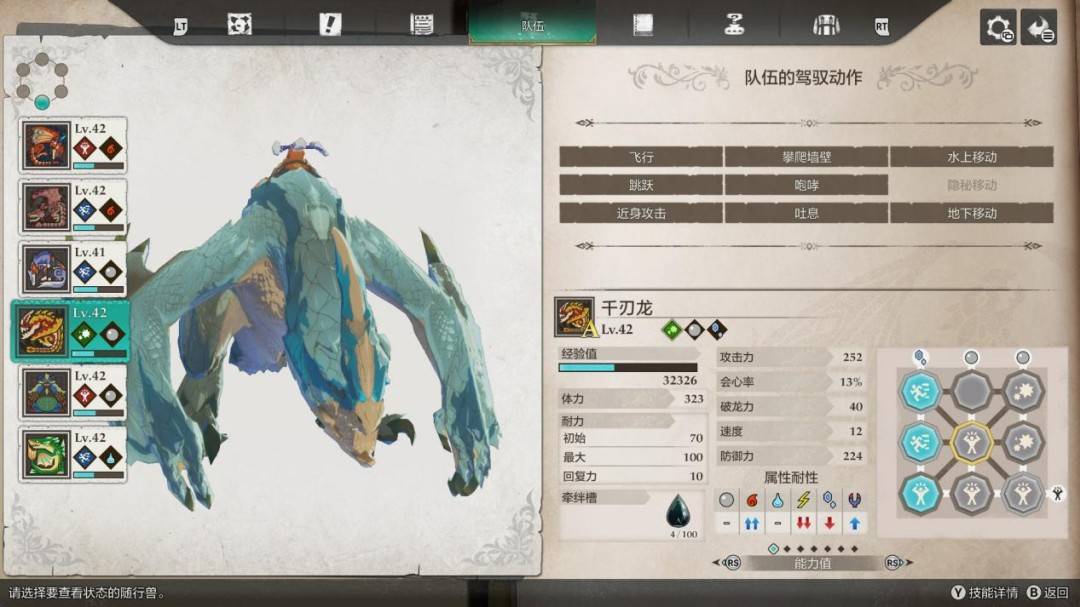Open the lined document list tab
The height and width of the screenshot is (607, 1080).
pos(421,25)
